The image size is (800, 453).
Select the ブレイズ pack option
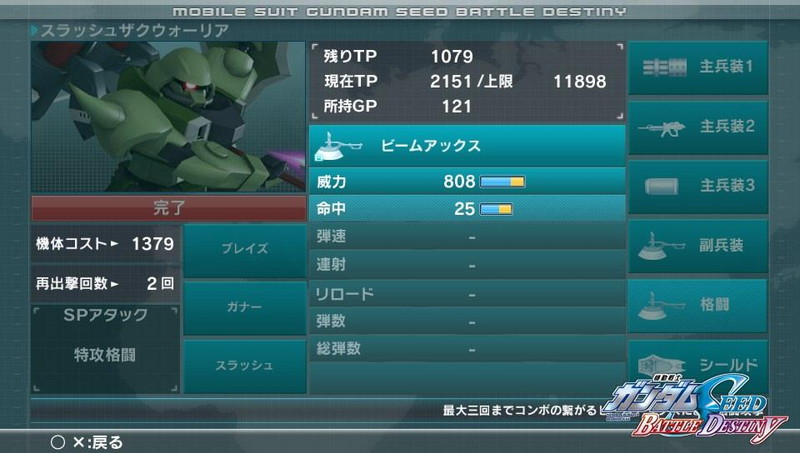[x=244, y=250]
